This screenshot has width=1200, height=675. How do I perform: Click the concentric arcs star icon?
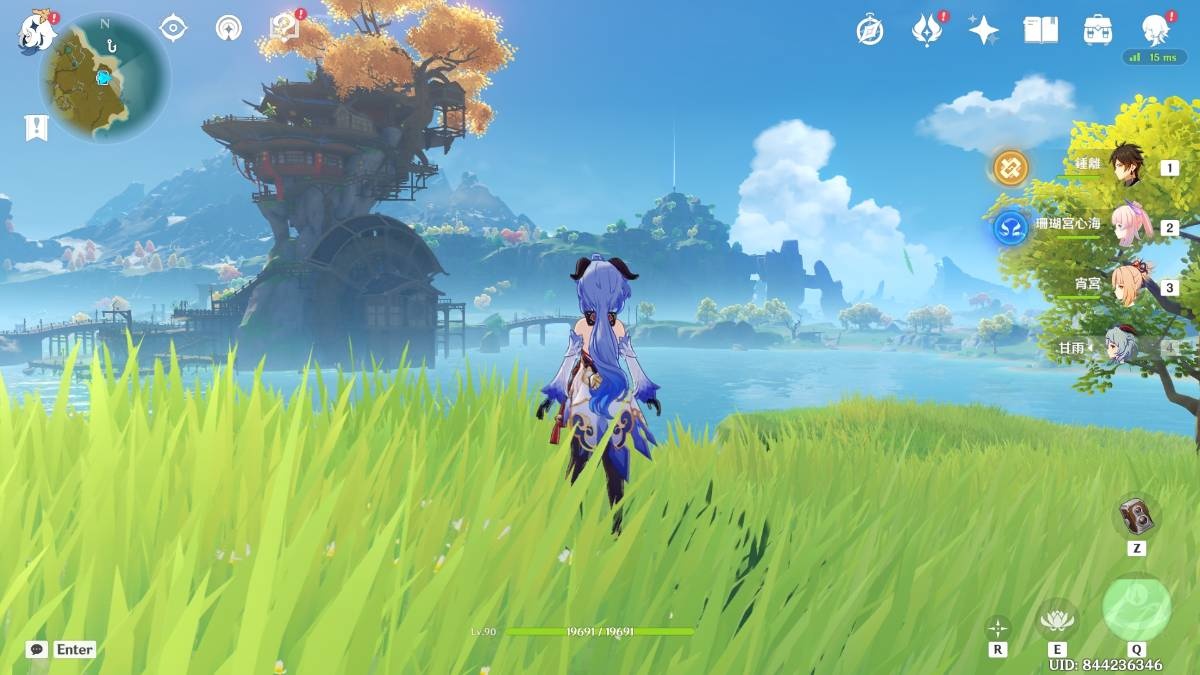click(x=229, y=28)
